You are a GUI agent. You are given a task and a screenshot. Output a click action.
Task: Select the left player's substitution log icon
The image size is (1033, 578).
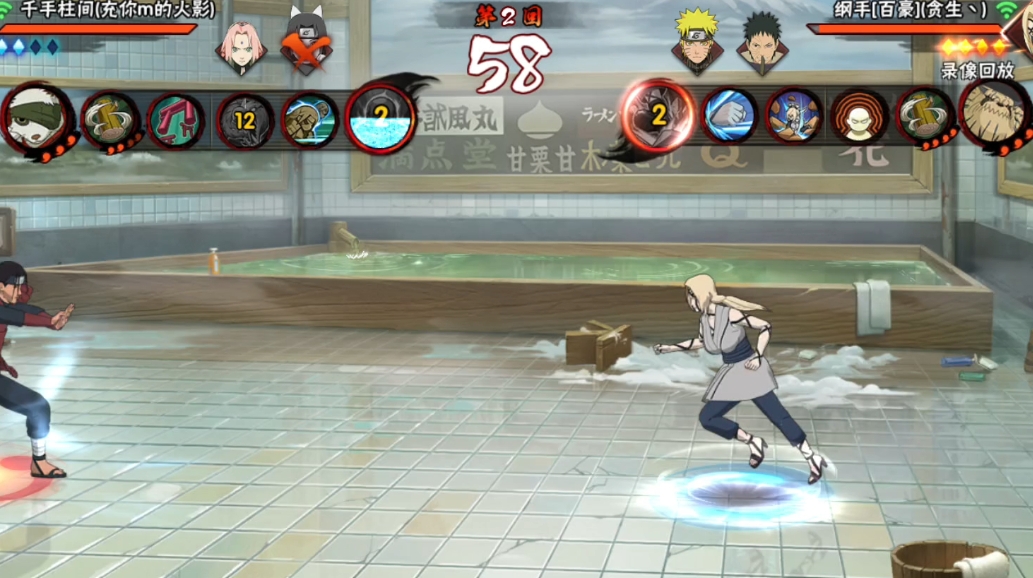pyautogui.click(x=110, y=120)
